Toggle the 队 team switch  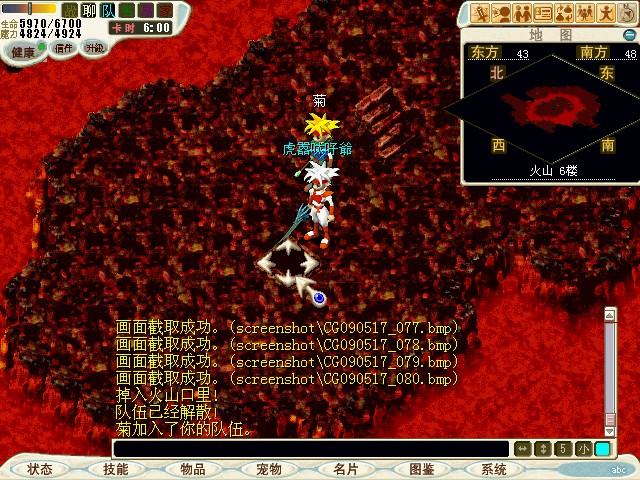[x=107, y=10]
